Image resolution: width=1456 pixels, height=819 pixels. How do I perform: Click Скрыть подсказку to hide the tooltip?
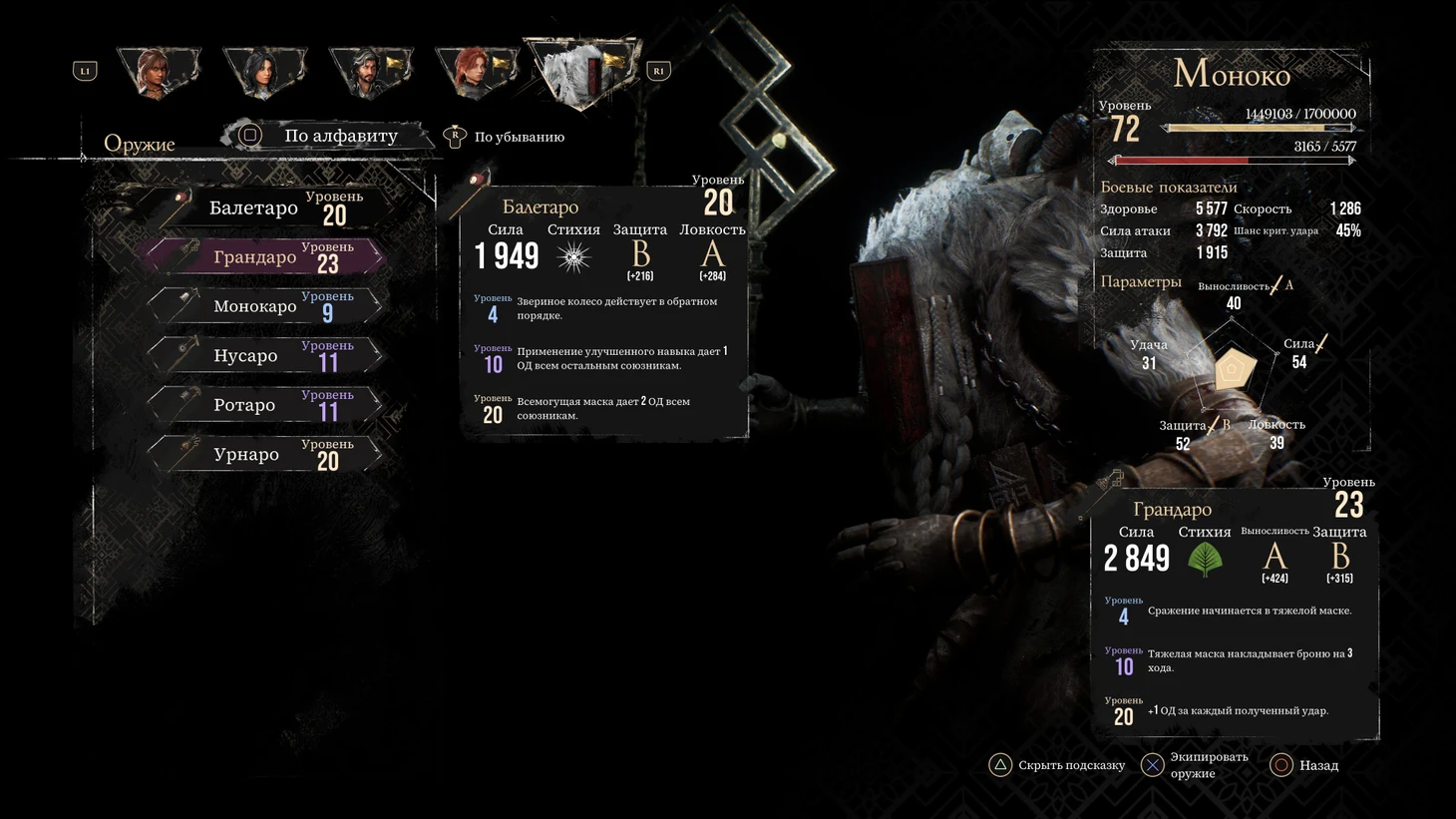(x=1057, y=765)
